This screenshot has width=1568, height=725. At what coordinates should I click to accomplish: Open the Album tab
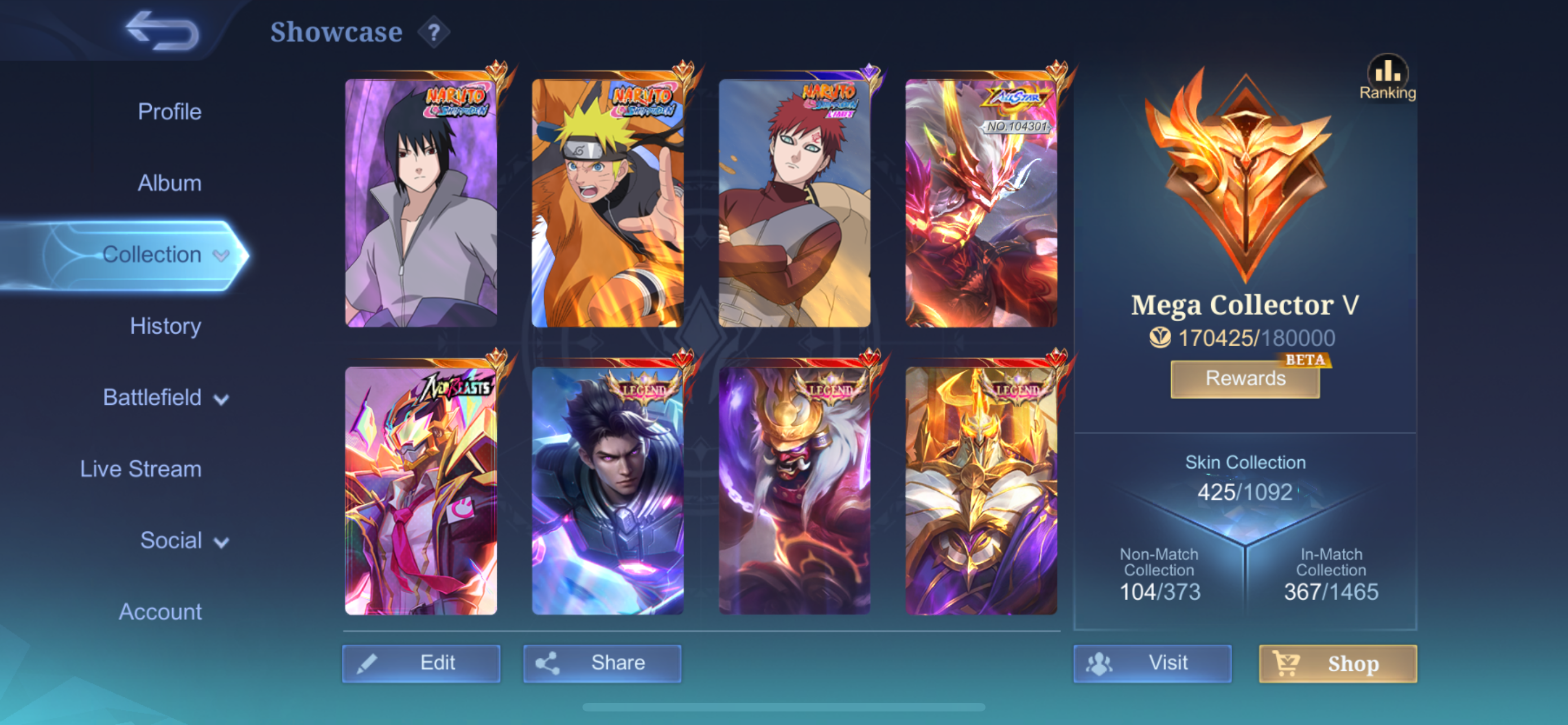pos(169,182)
